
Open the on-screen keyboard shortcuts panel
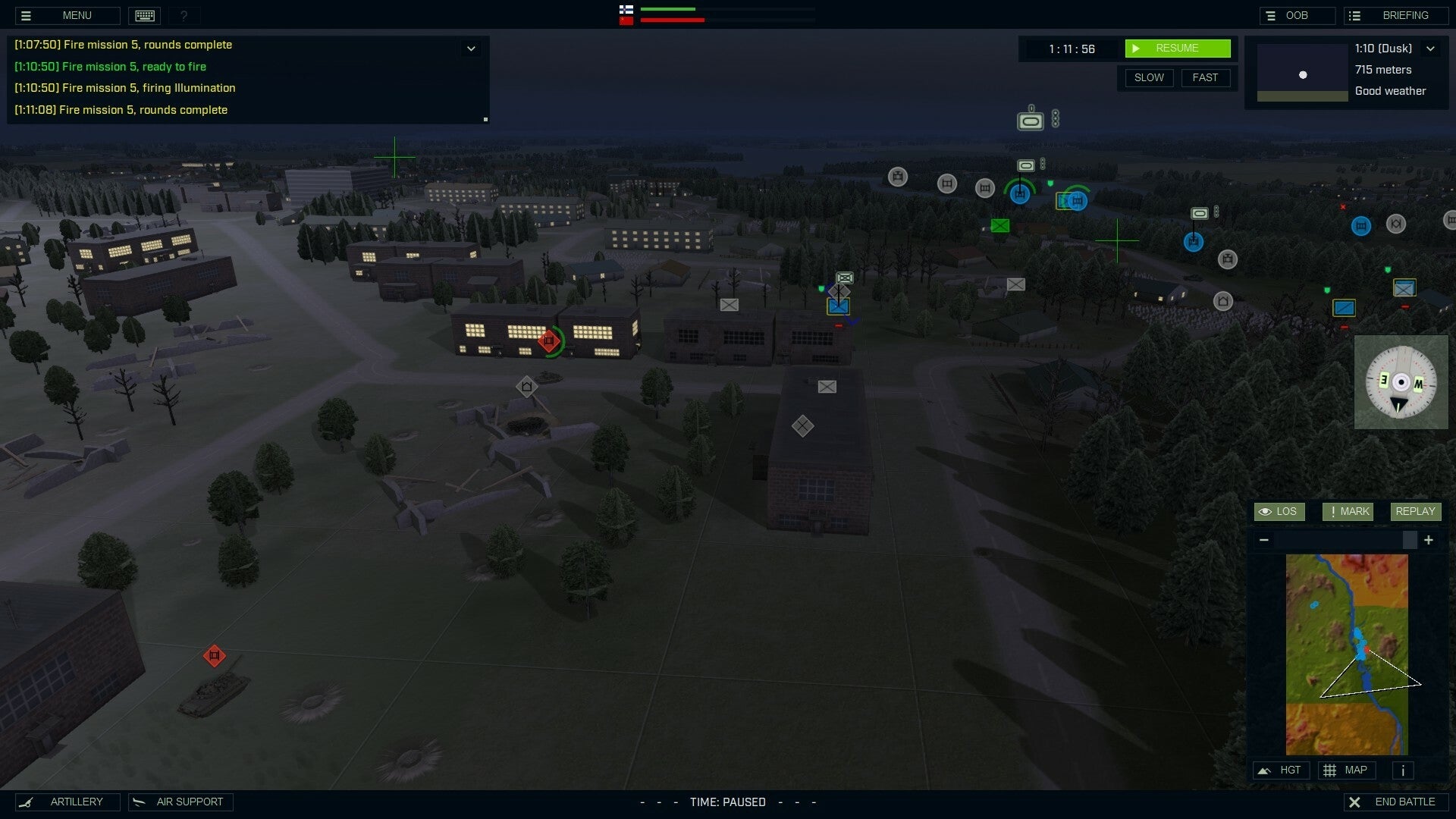click(144, 15)
